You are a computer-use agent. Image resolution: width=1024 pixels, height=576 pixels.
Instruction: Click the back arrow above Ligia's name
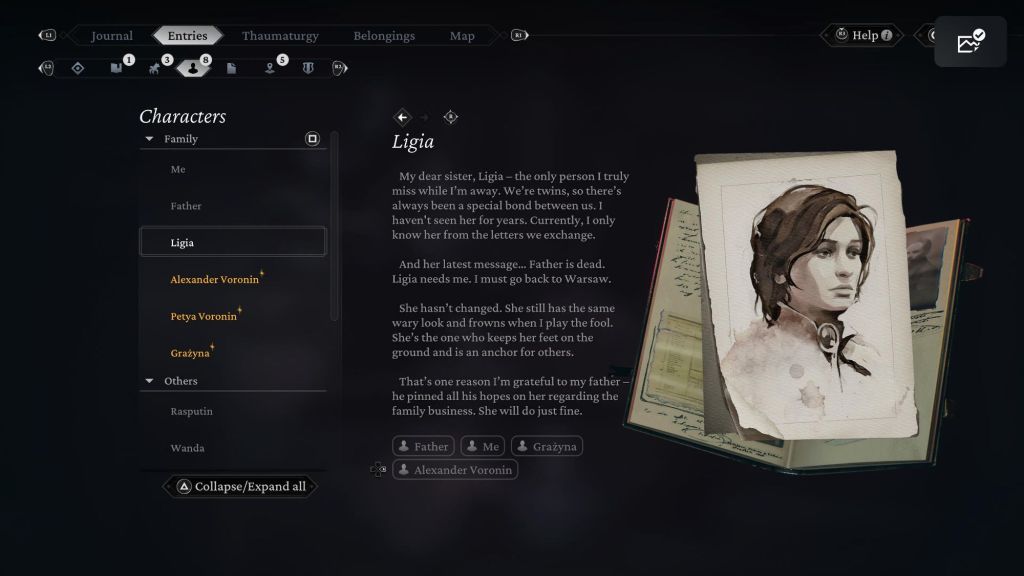click(x=403, y=117)
